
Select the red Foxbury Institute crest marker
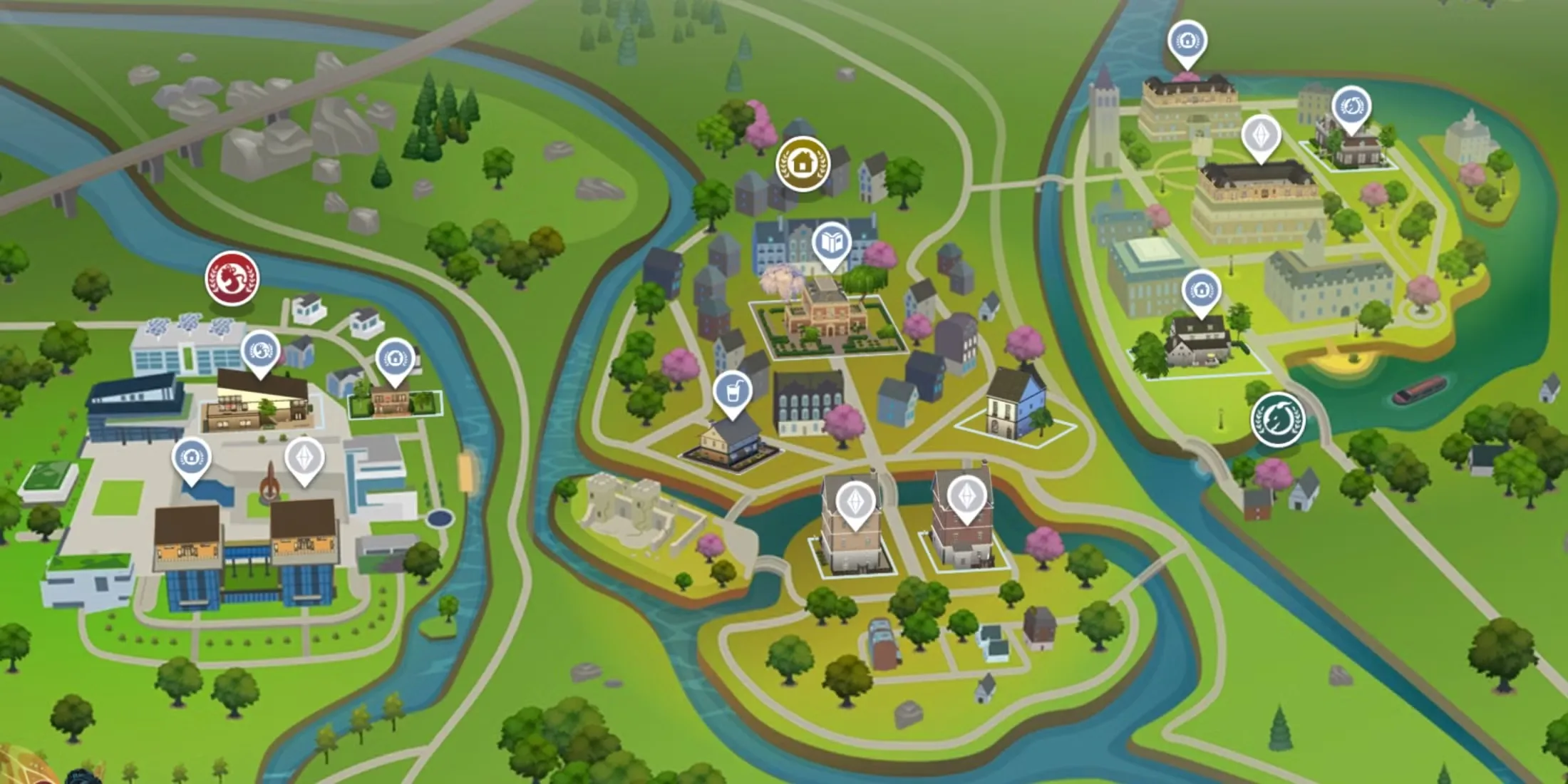click(x=232, y=278)
